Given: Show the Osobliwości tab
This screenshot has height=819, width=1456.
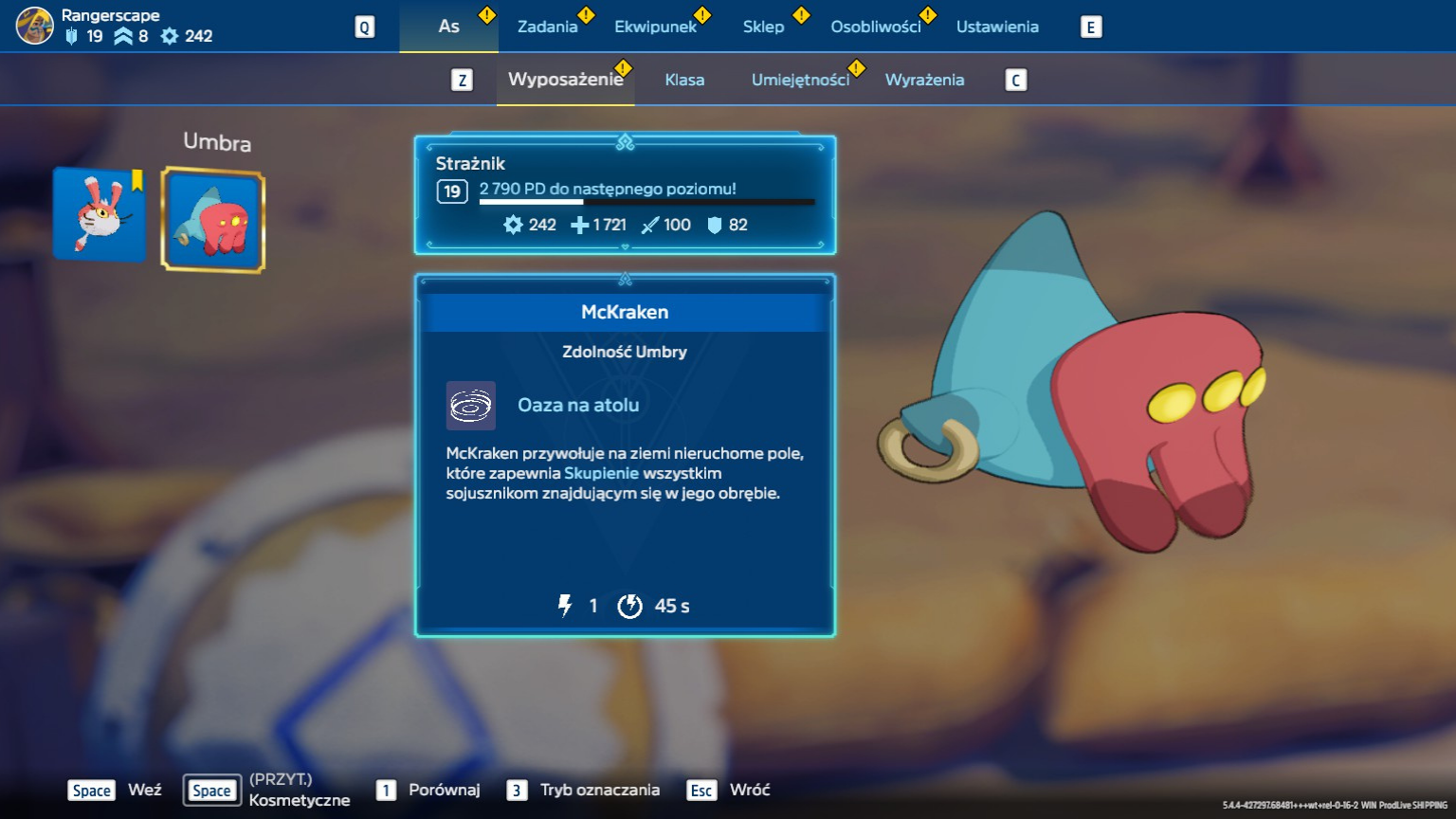Looking at the screenshot, I should pyautogui.click(x=875, y=27).
